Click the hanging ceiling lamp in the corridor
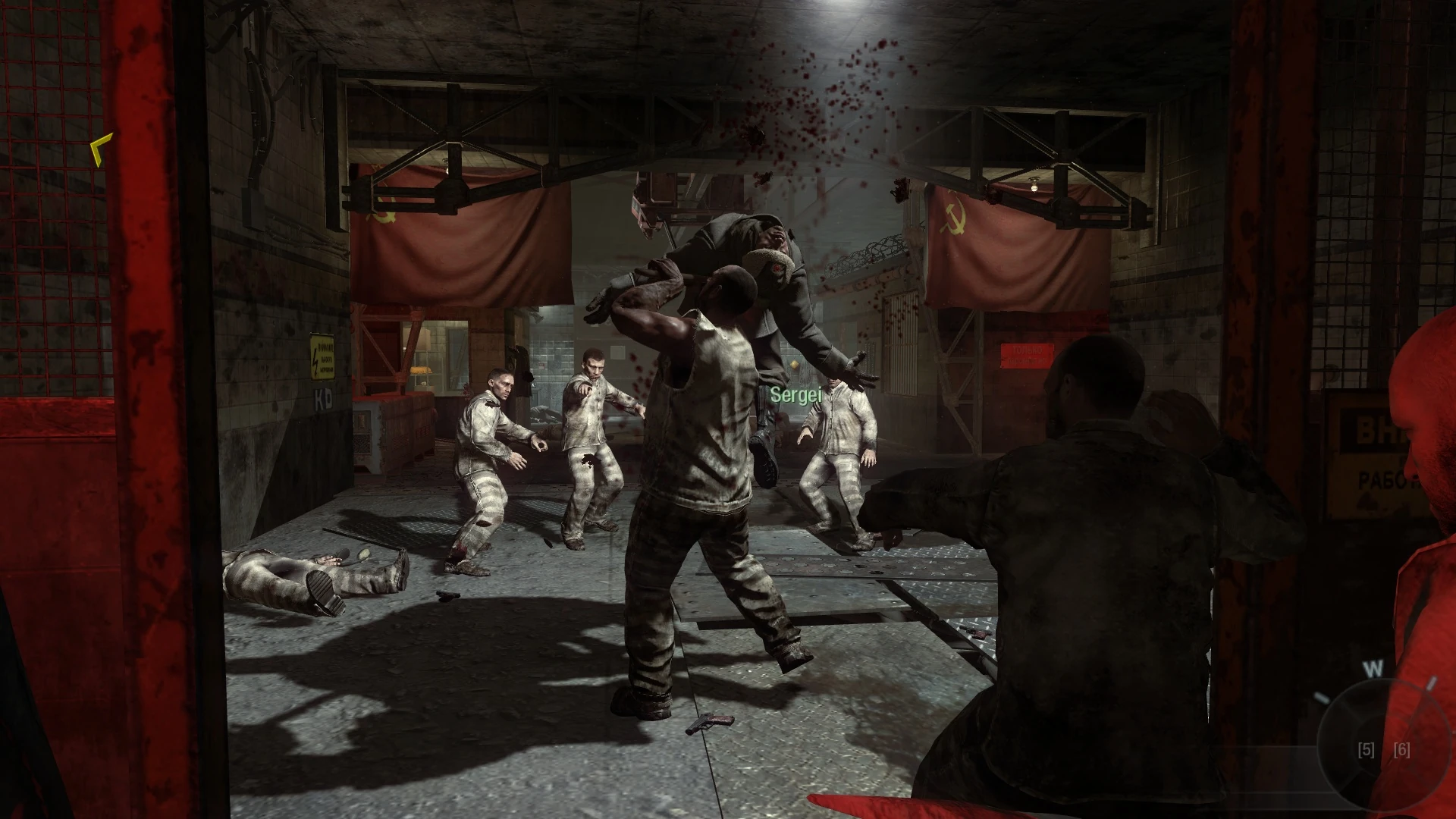The image size is (1456, 819). coord(1034,184)
